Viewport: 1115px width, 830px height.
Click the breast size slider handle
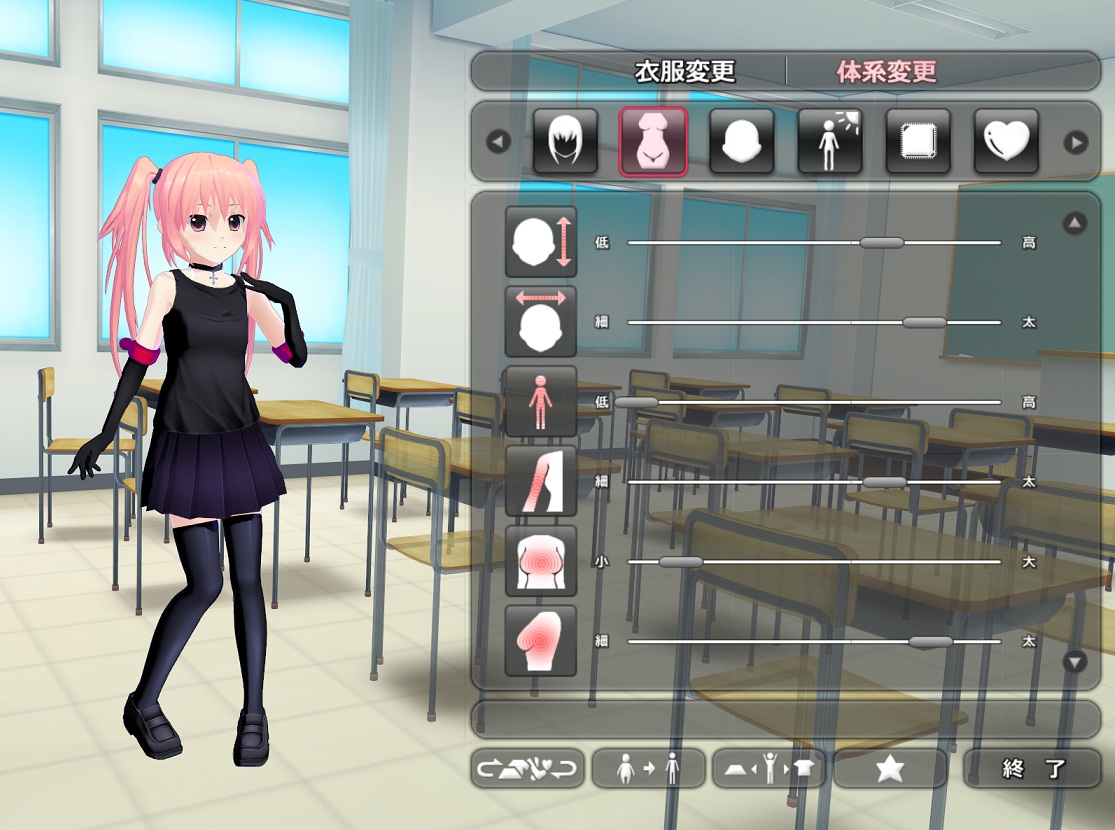(681, 562)
